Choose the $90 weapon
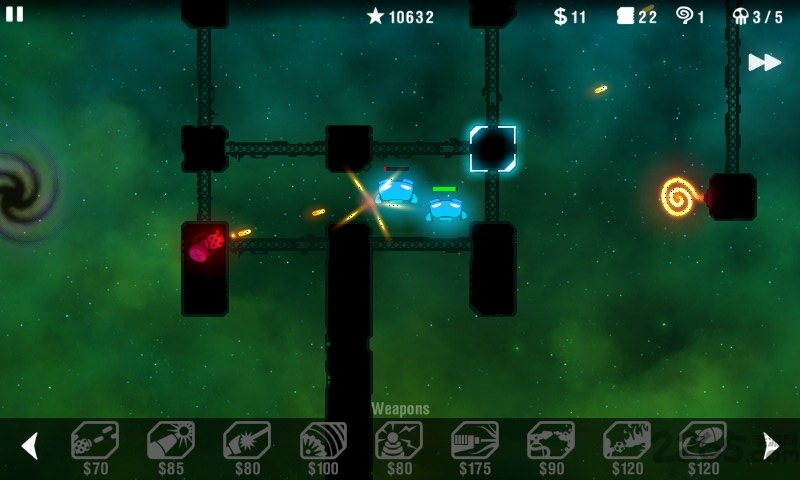The width and height of the screenshot is (800, 480). coord(551,441)
